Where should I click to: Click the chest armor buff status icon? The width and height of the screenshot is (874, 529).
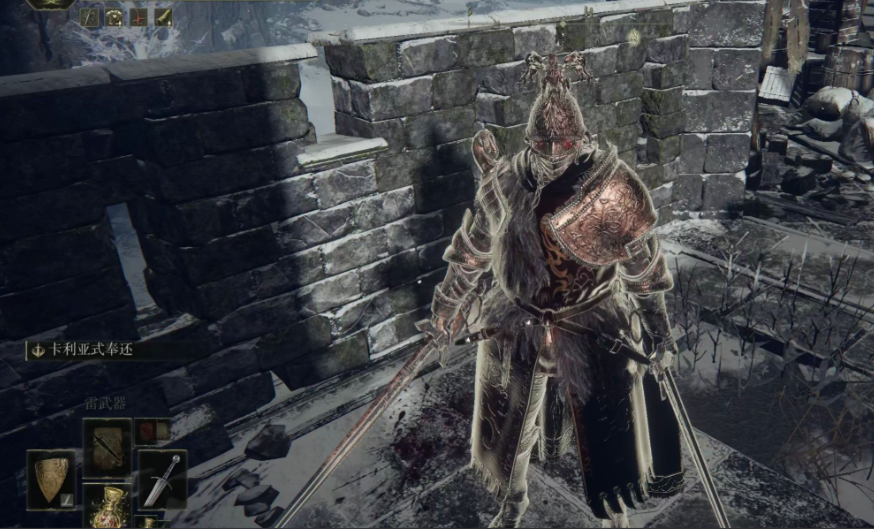[x=115, y=17]
